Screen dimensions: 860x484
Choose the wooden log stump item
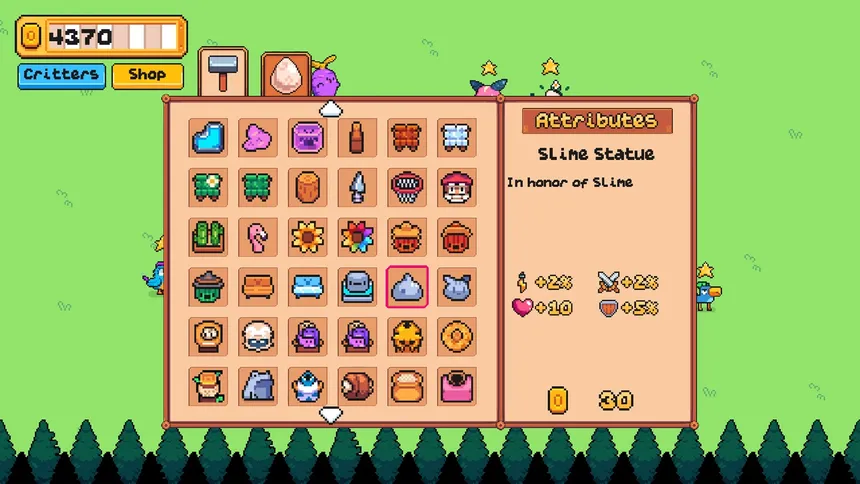[308, 187]
